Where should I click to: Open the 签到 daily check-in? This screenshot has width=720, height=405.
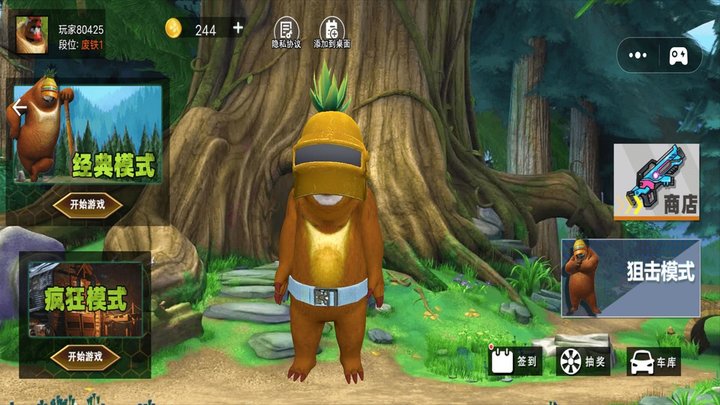pyautogui.click(x=515, y=361)
